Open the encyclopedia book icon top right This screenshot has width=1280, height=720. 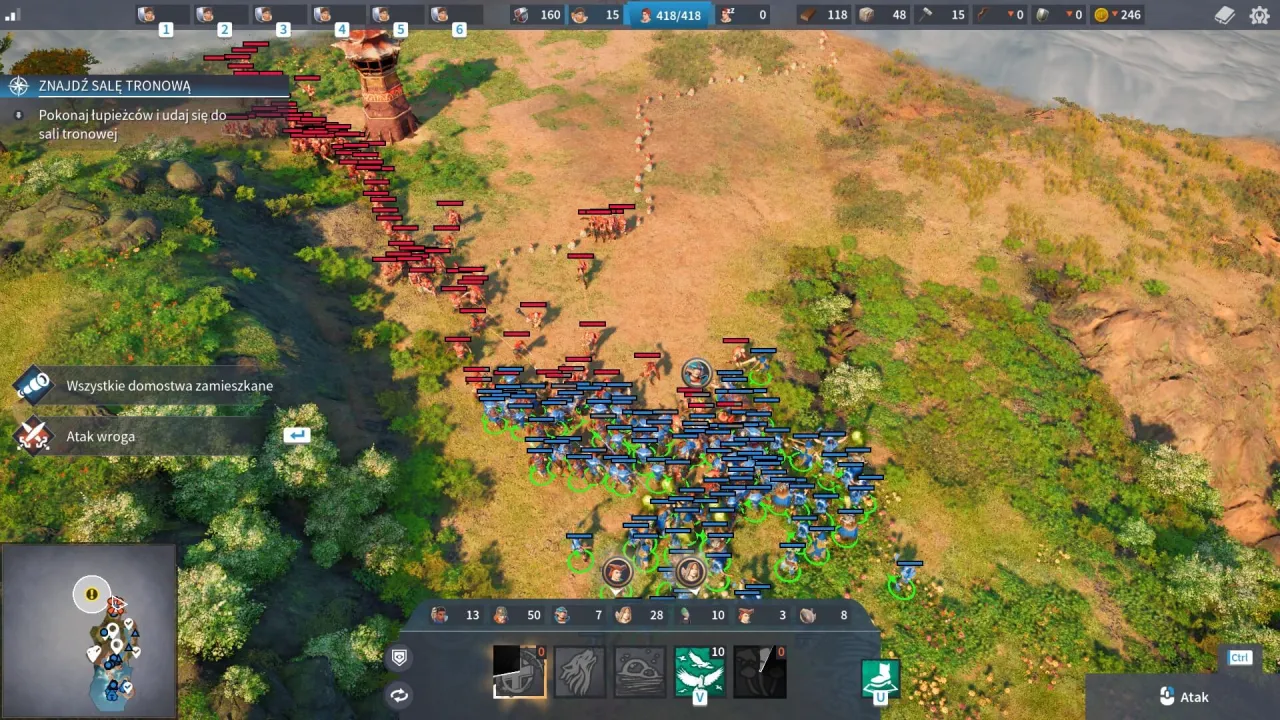(1224, 15)
